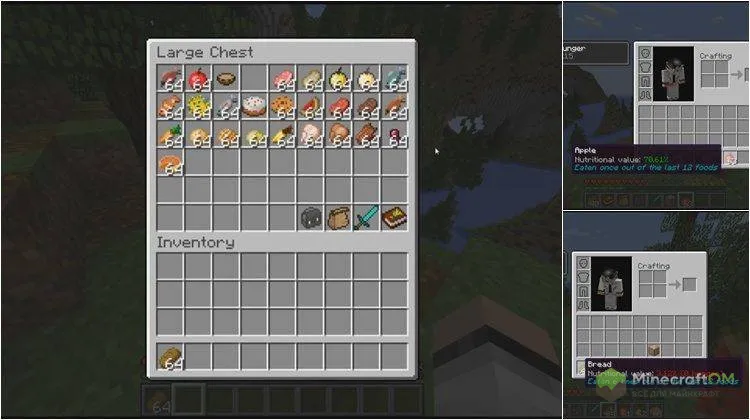Select the watermelon slice stack

point(310,107)
